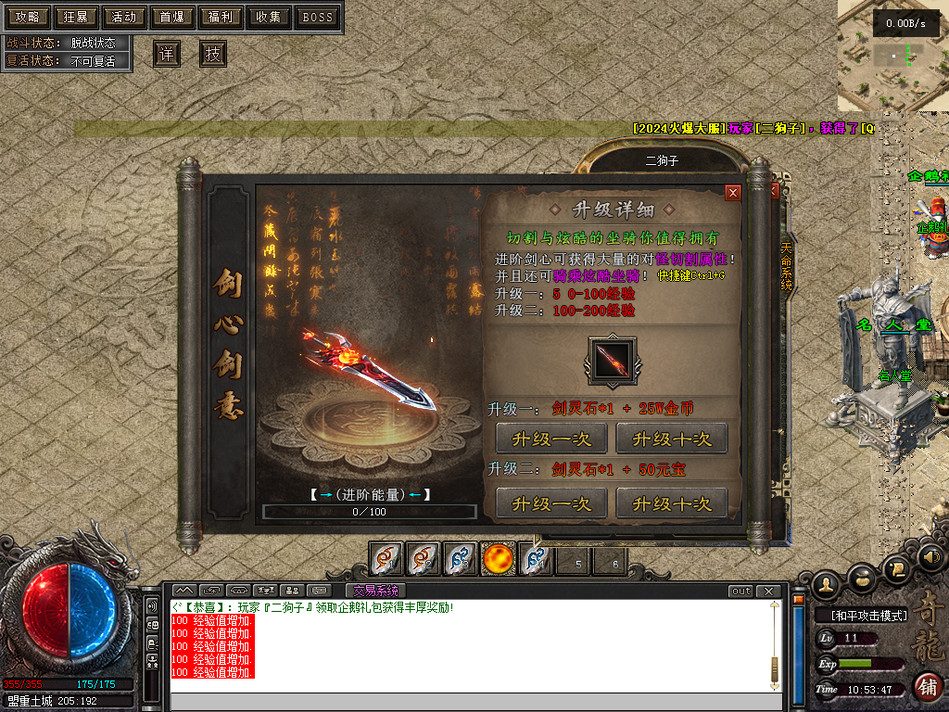The image size is (949, 712).
Task: Open the 收集 collection menu
Action: click(269, 17)
